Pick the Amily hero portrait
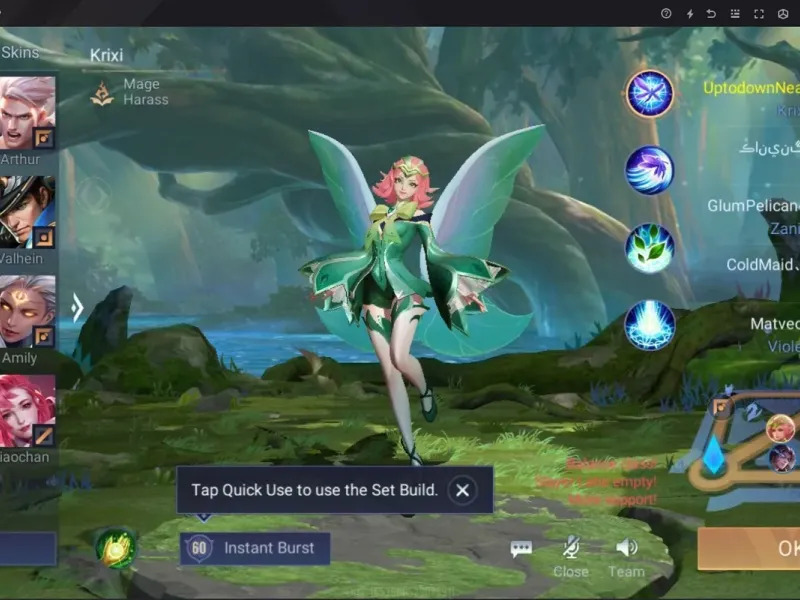This screenshot has height=600, width=800. point(27,311)
